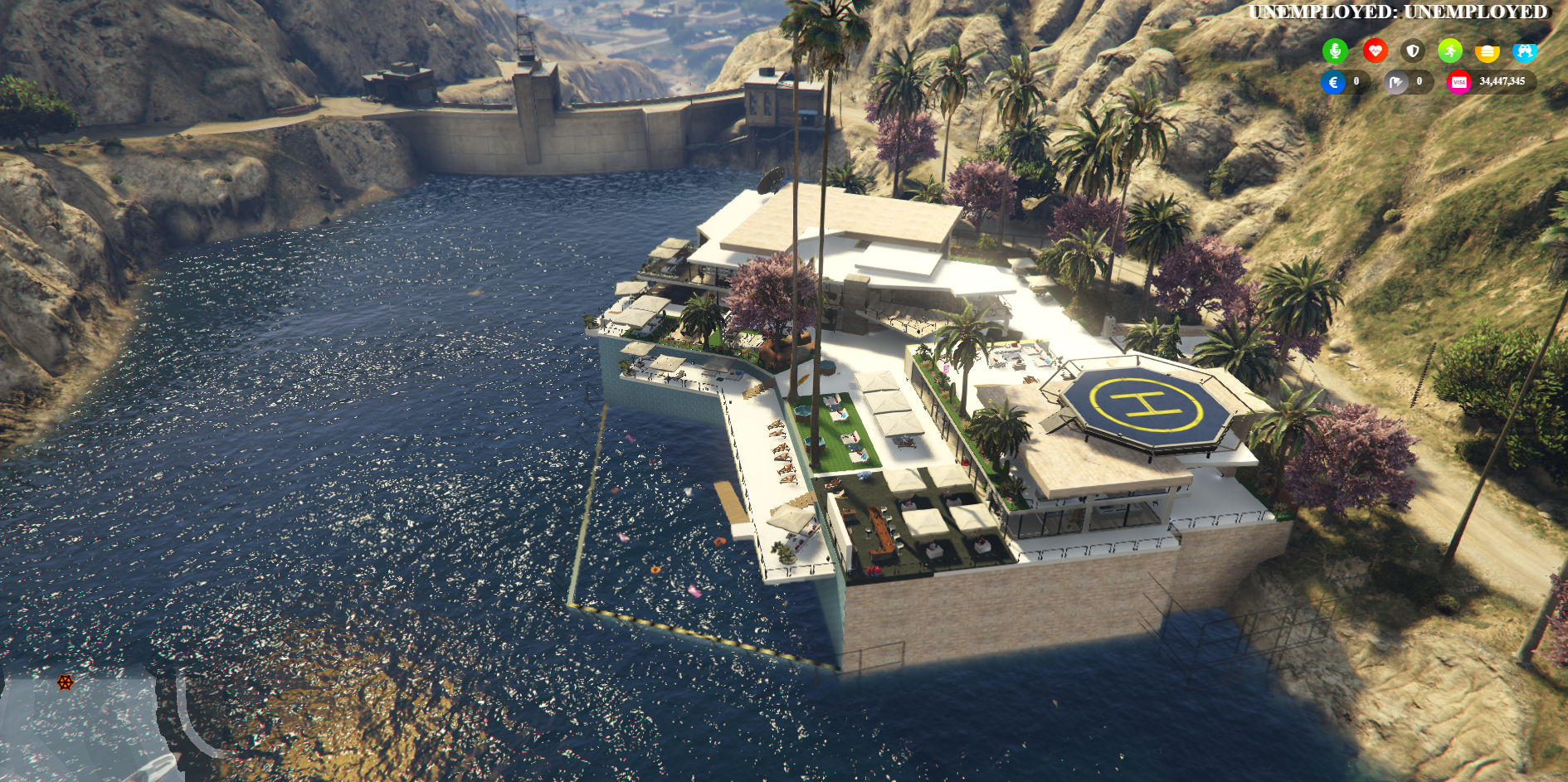Image resolution: width=1568 pixels, height=782 pixels.
Task: Select the blue euro cash icon
Action: (1333, 82)
